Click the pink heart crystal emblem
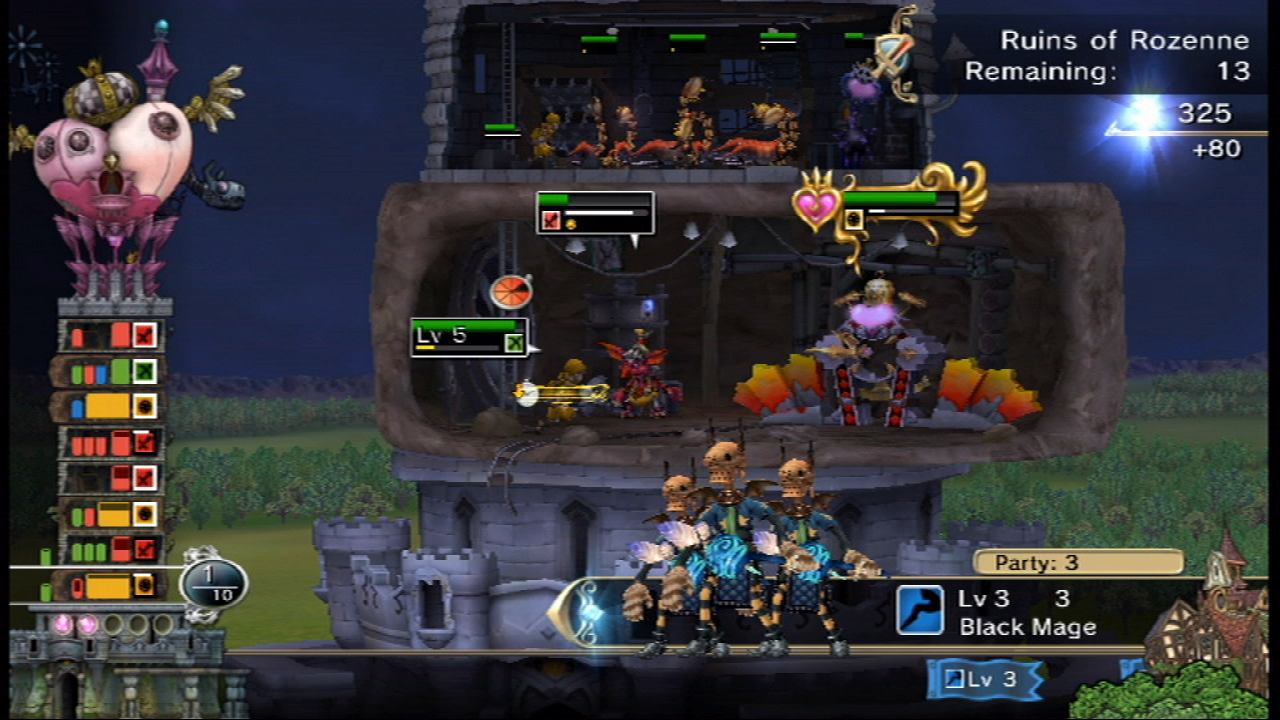 coord(817,203)
